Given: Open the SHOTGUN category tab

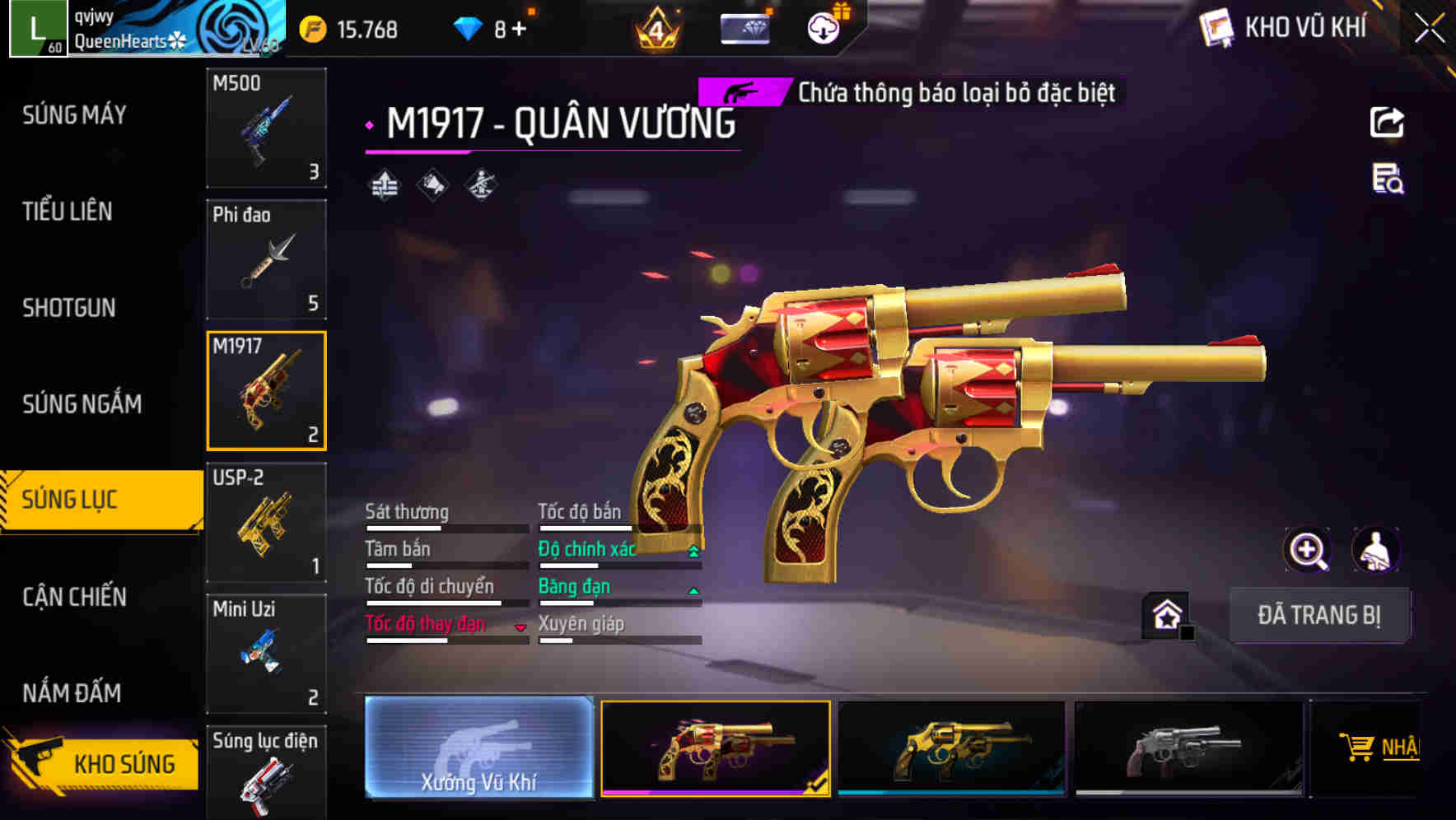Looking at the screenshot, I should 68,307.
